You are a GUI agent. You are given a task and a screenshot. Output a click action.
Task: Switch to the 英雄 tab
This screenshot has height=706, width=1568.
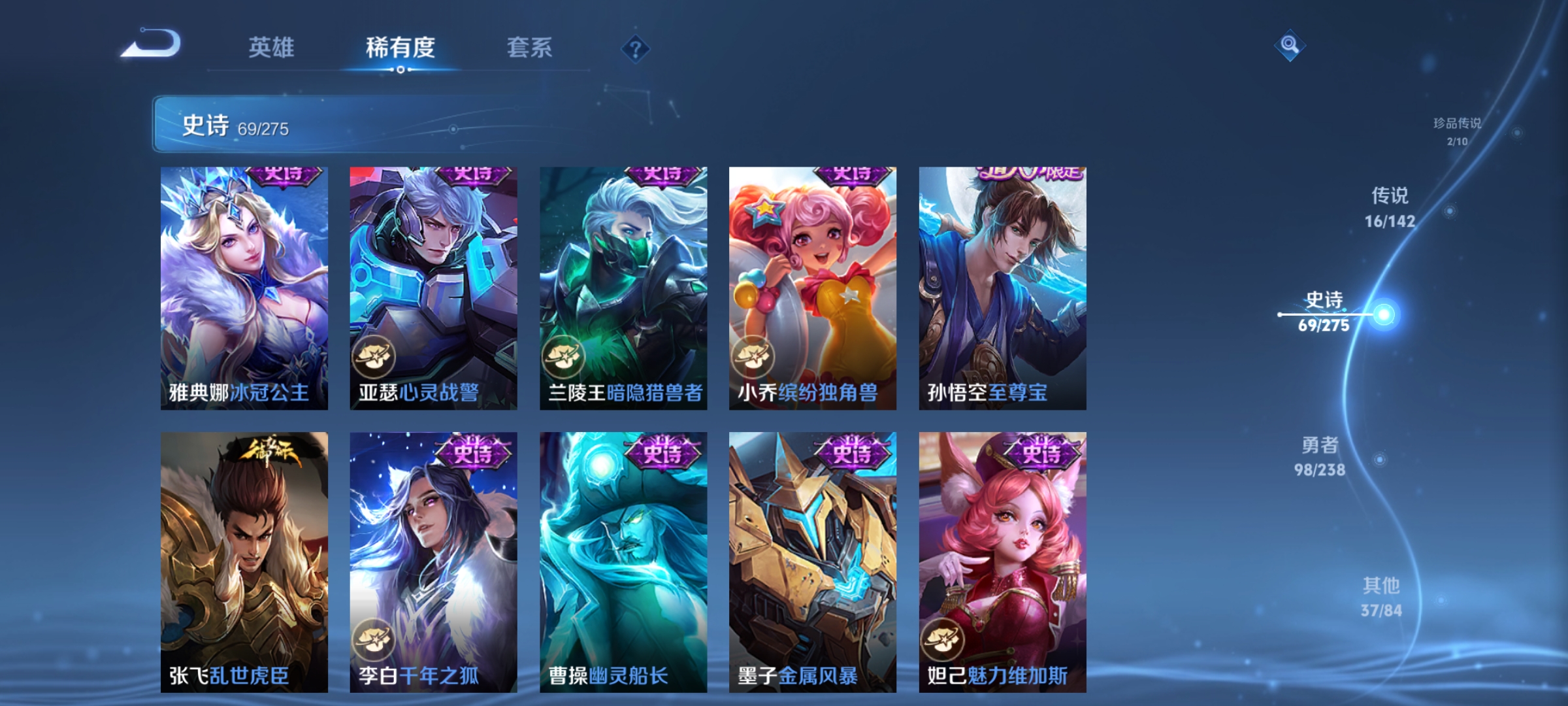[x=272, y=47]
